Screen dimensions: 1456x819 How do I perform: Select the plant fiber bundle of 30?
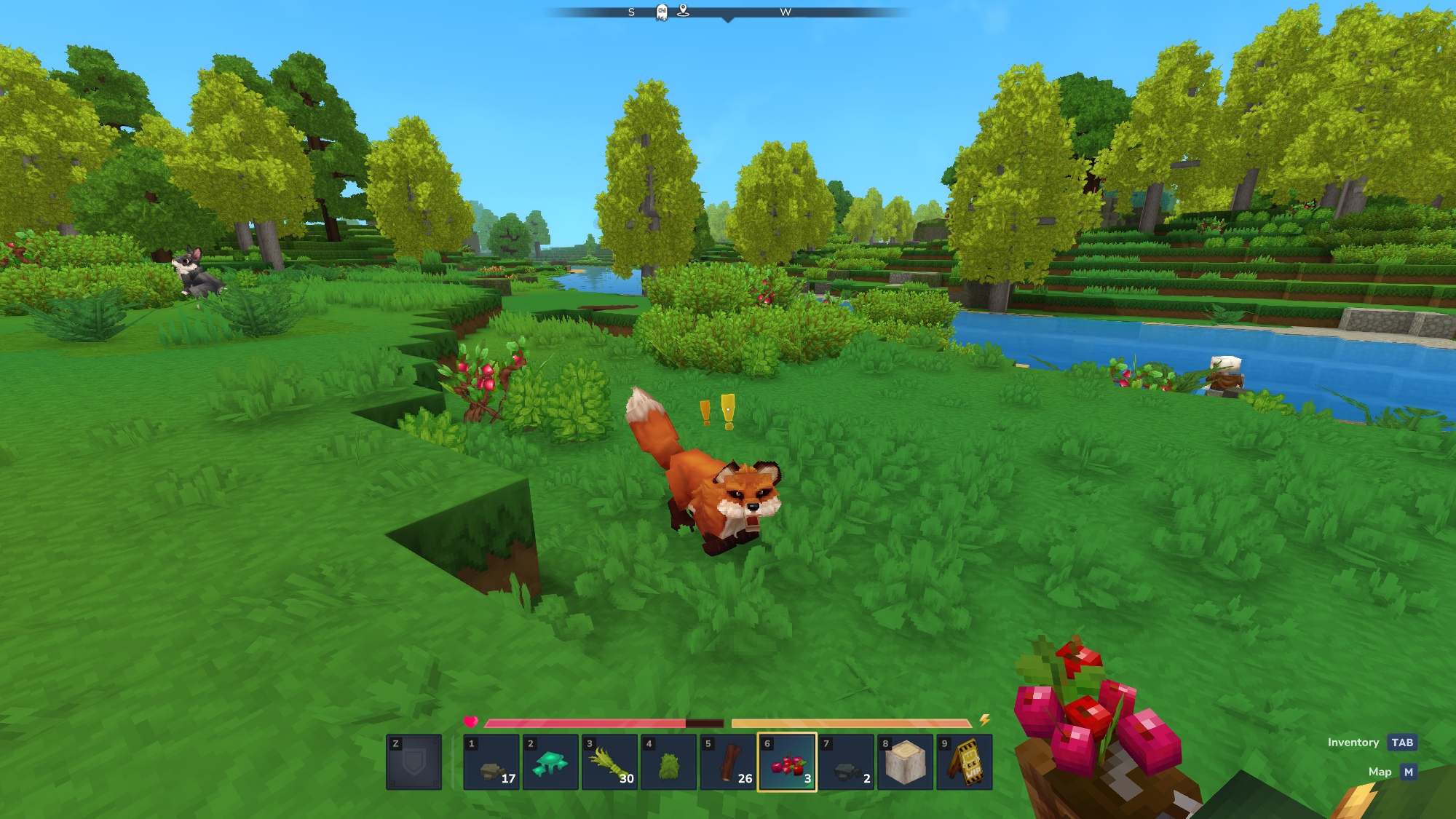tap(609, 762)
